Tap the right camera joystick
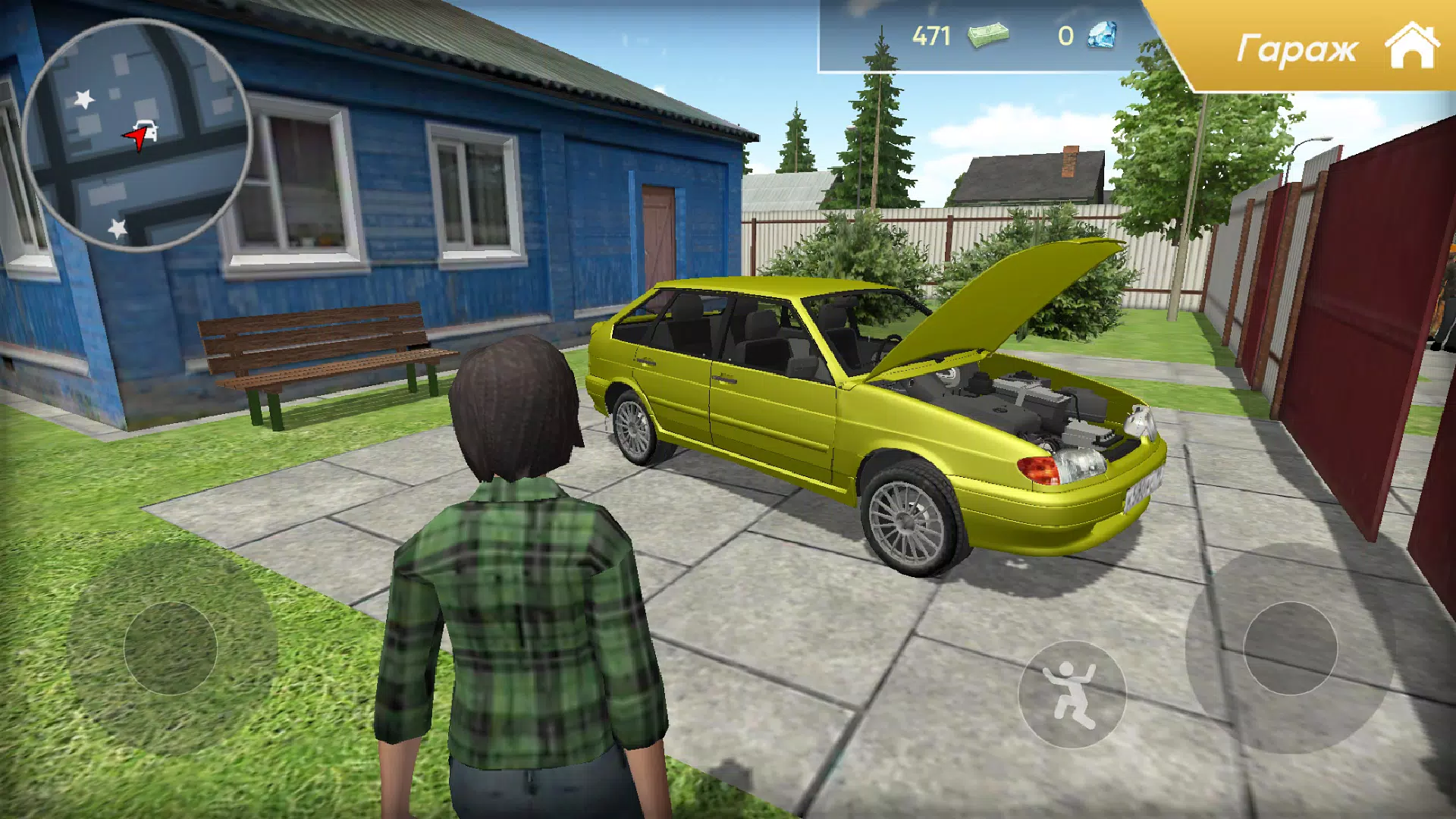 [1290, 648]
